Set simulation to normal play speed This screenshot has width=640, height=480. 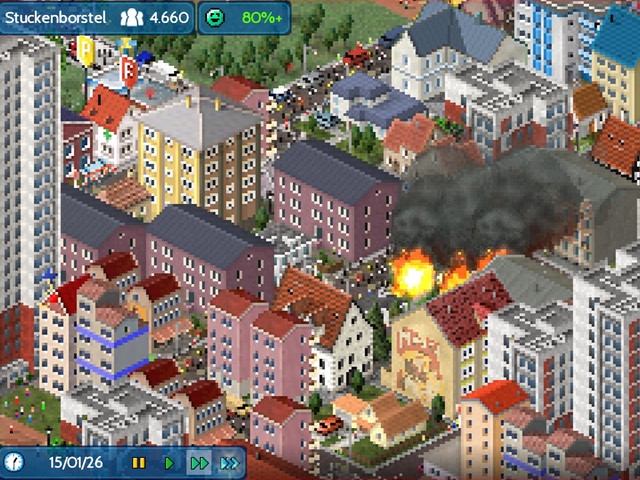[169, 463]
